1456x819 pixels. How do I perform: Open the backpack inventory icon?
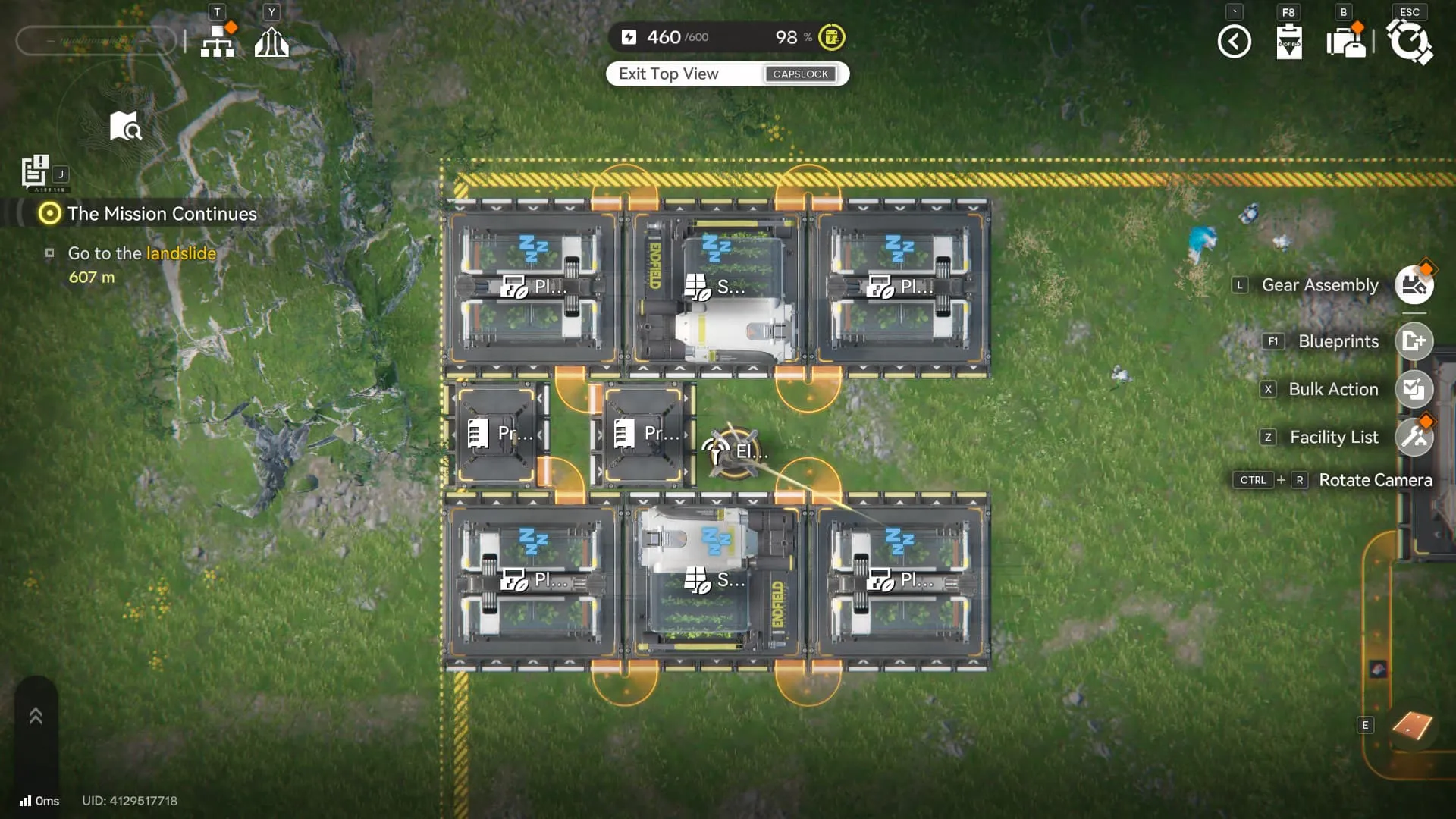1346,42
